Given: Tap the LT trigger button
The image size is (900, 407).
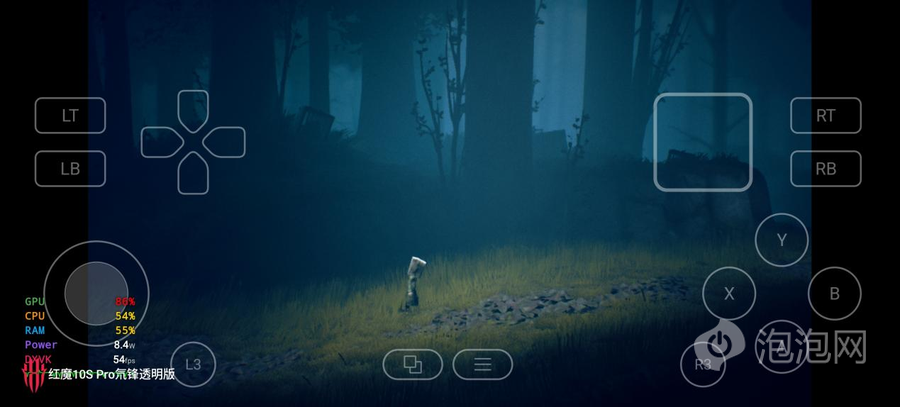Looking at the screenshot, I should pyautogui.click(x=70, y=116).
